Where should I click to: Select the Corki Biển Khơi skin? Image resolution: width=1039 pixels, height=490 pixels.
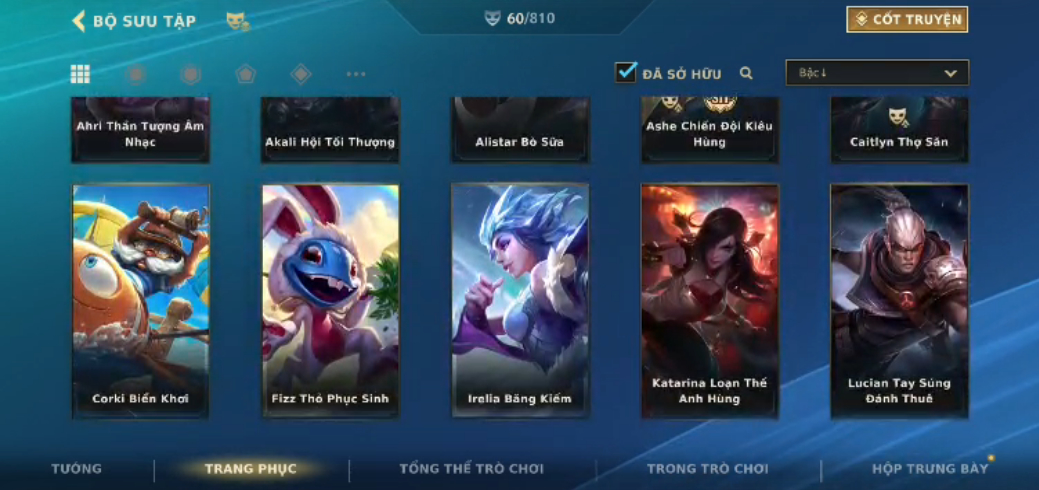tap(141, 300)
